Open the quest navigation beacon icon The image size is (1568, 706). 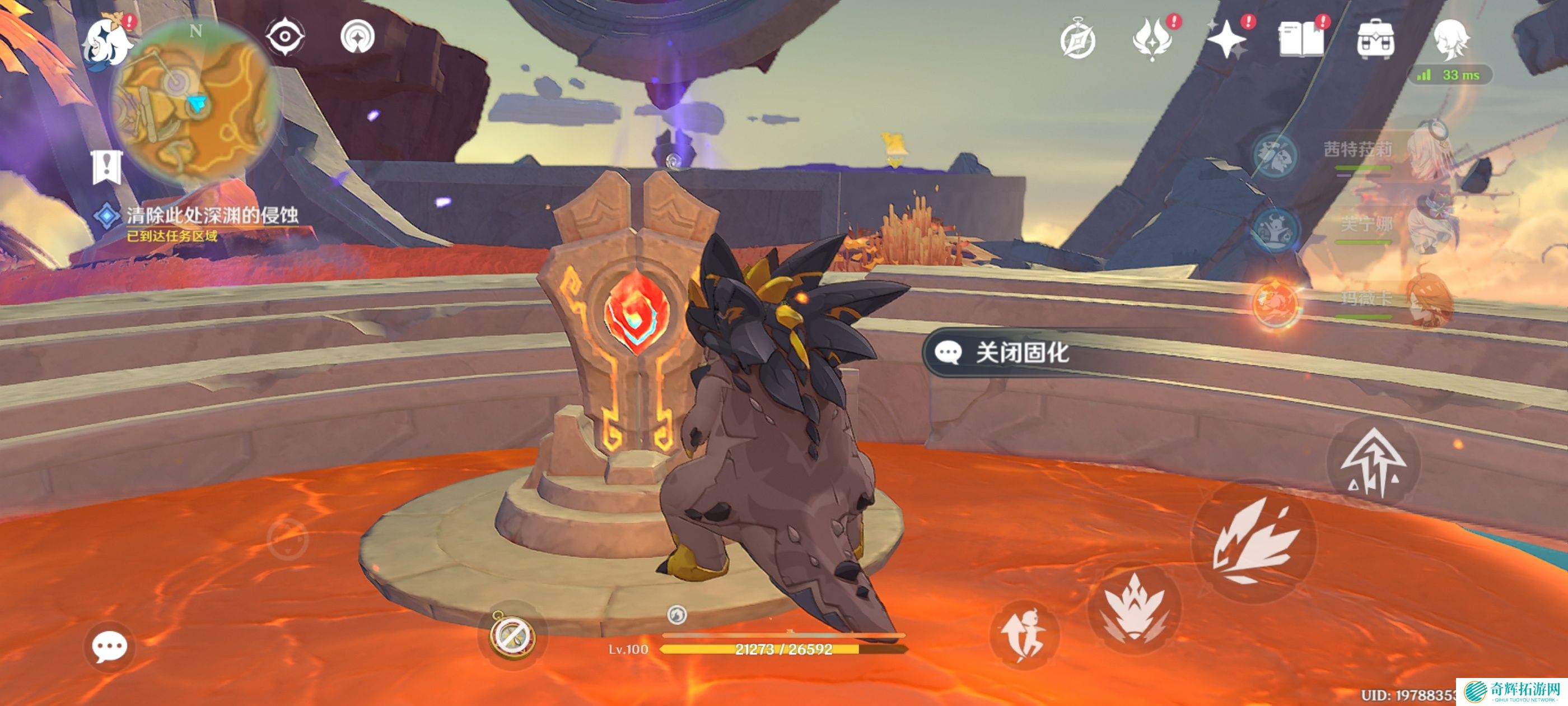pos(357,37)
